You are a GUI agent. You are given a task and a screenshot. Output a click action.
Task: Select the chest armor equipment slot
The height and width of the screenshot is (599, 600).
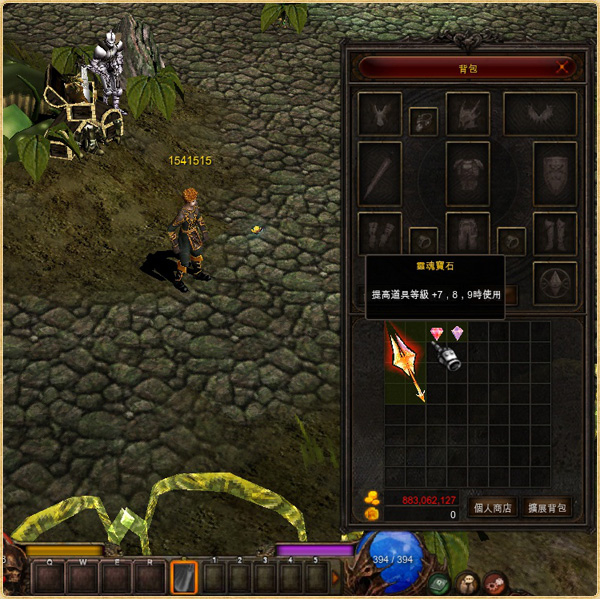(x=467, y=174)
